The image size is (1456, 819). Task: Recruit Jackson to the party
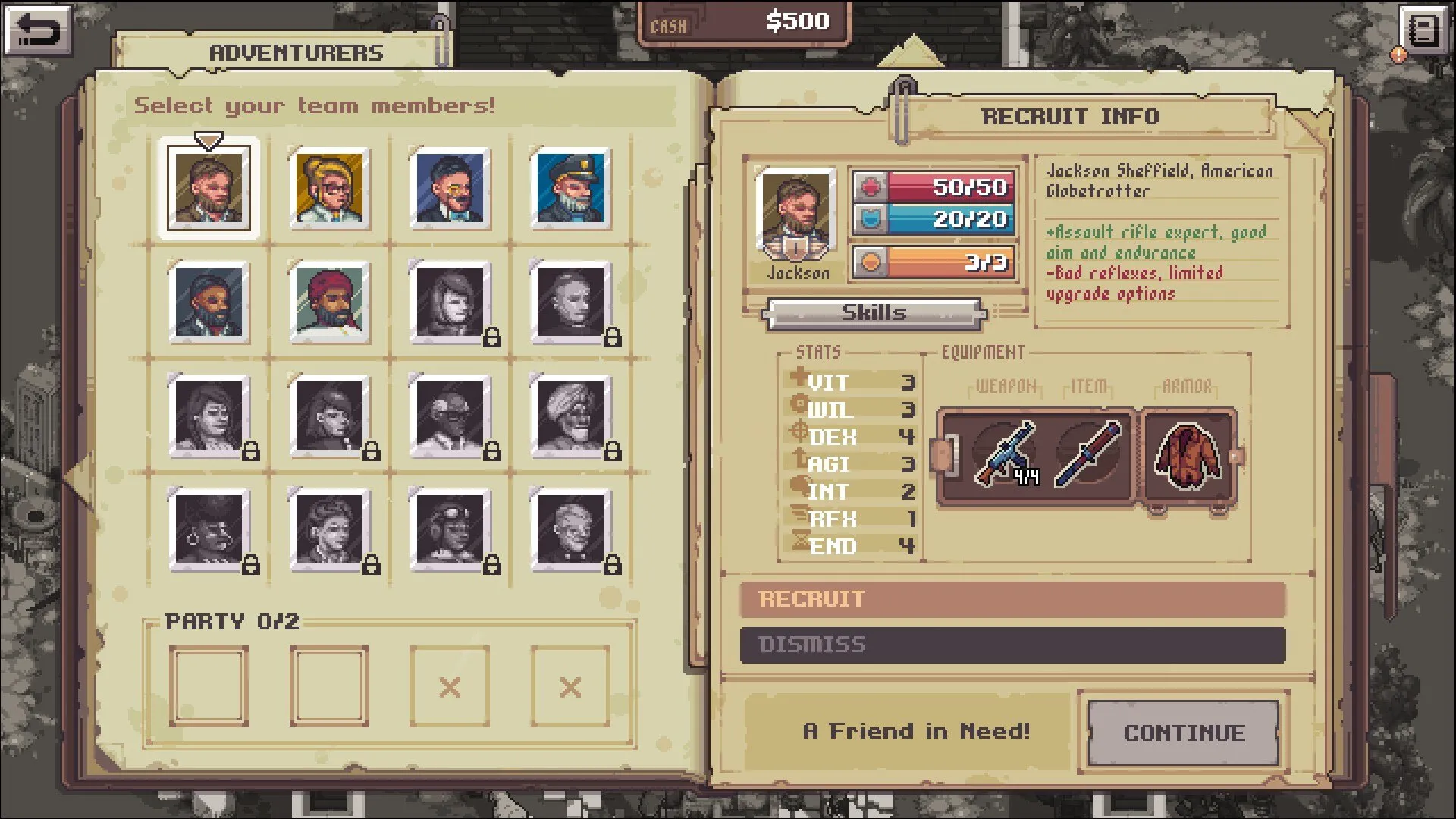click(1012, 599)
